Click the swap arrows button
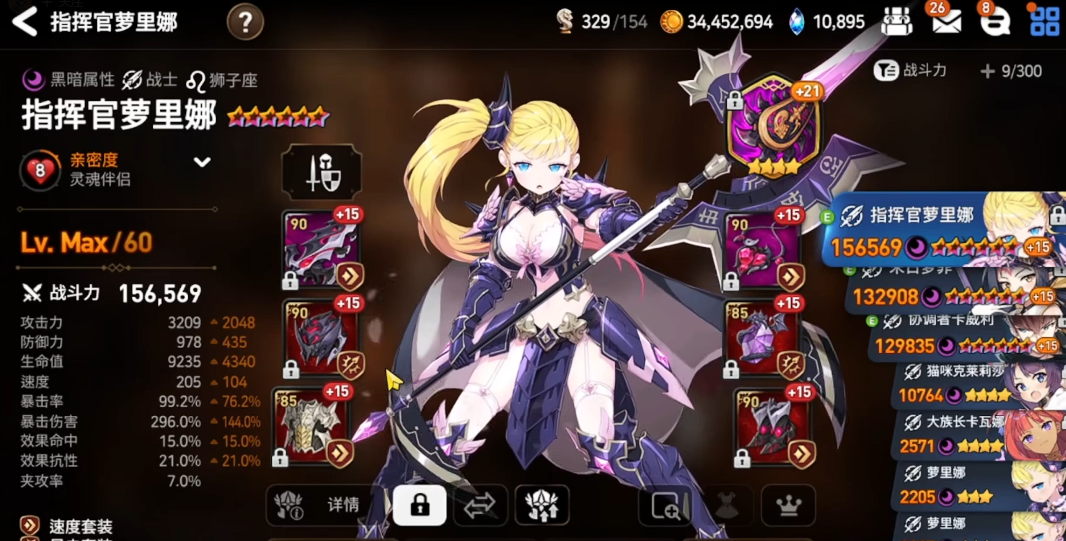This screenshot has height=541, width=1066. point(480,506)
